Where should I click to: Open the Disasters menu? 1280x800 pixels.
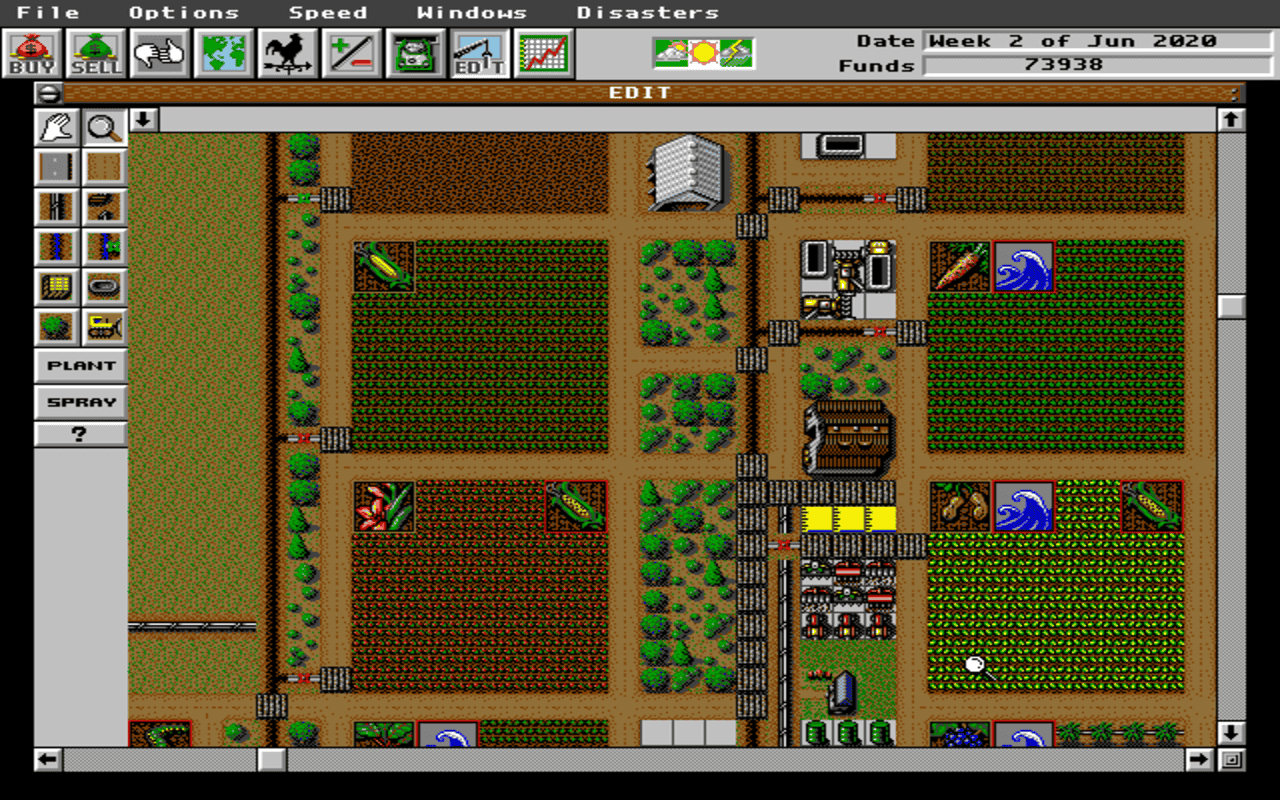click(x=647, y=12)
